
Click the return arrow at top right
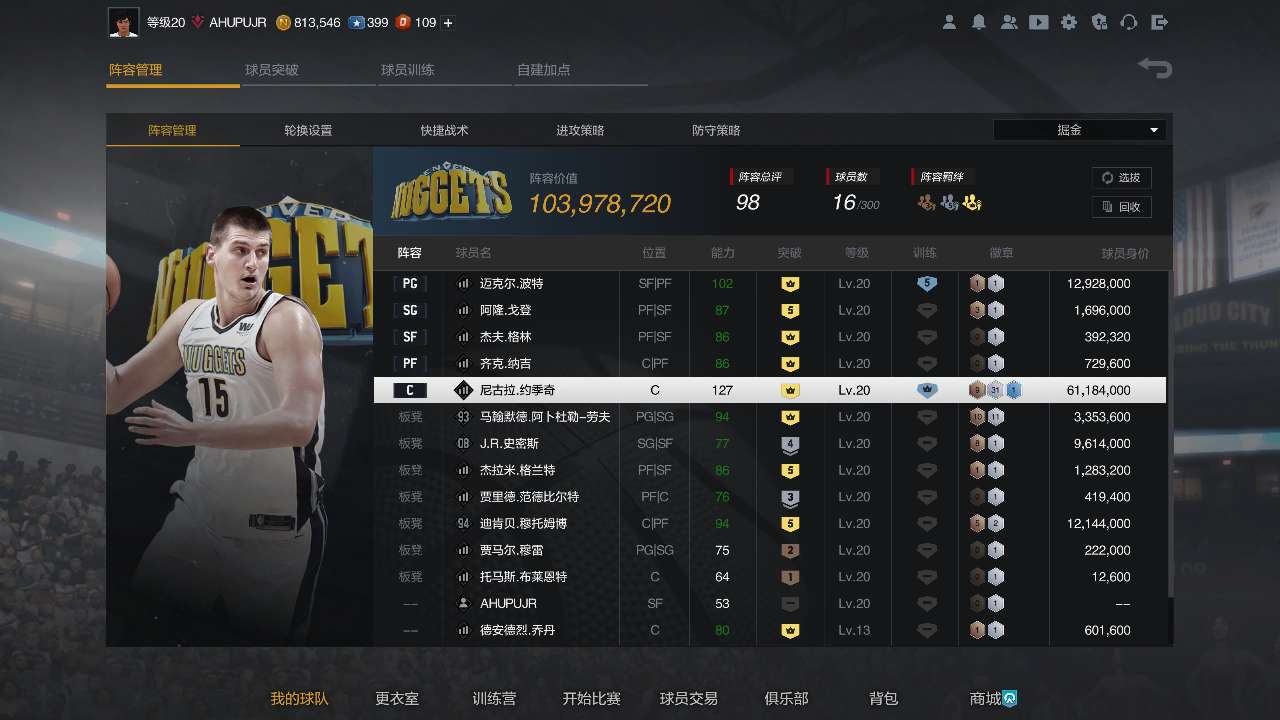1155,68
